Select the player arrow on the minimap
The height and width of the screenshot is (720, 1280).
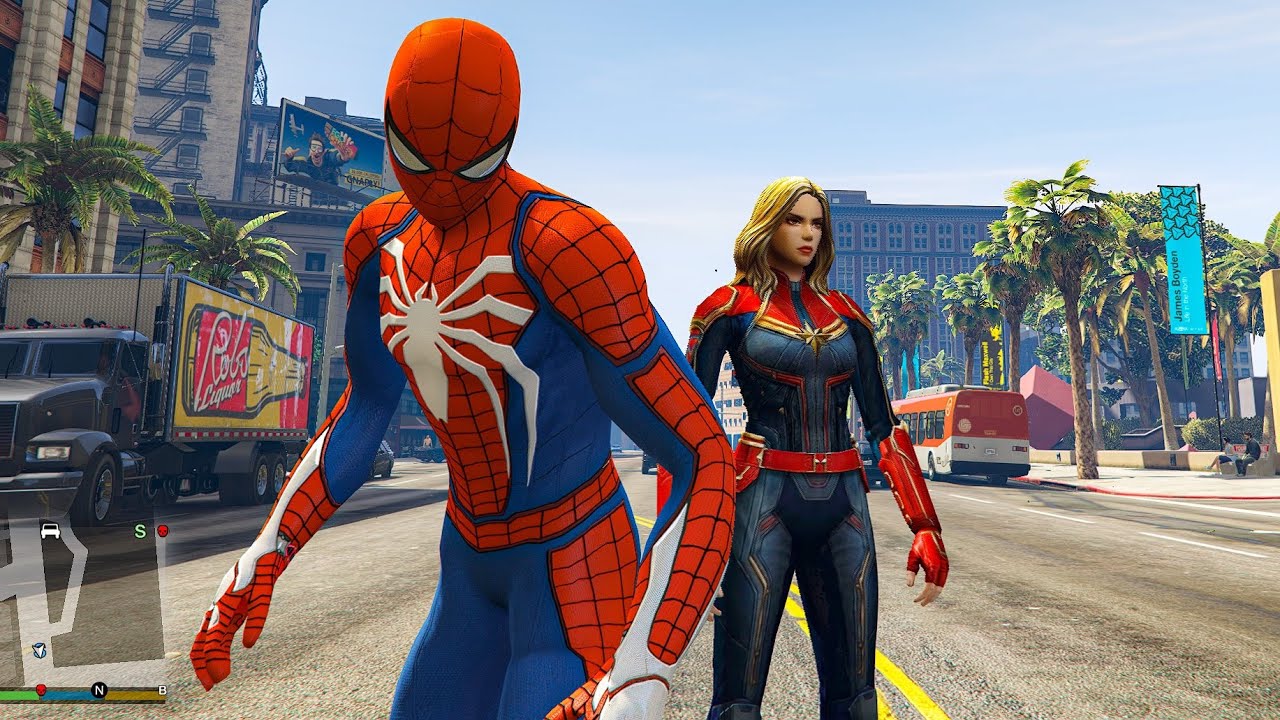pos(39,650)
